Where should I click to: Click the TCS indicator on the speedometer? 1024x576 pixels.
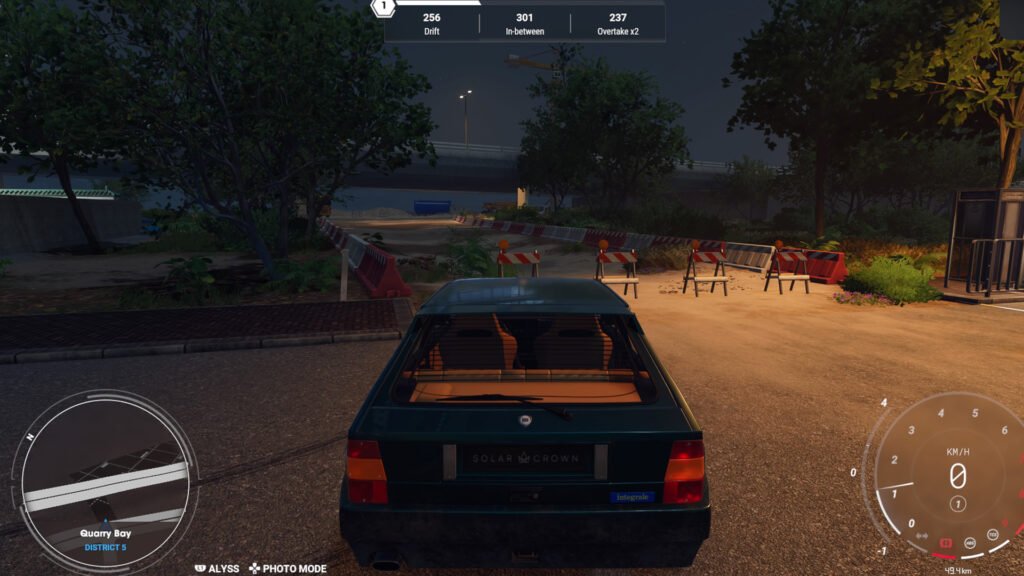click(x=992, y=535)
